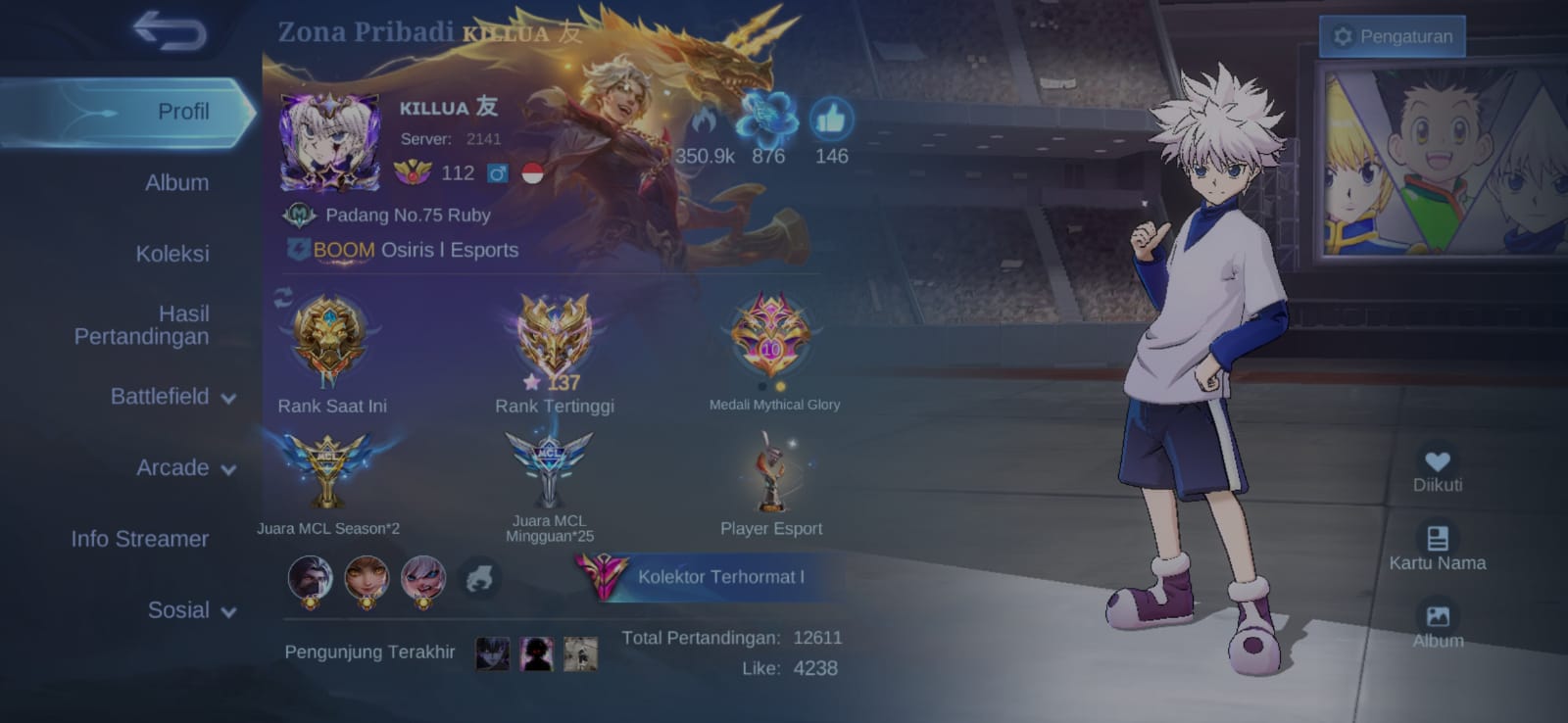Give a thumbs-up like to the profile
This screenshot has height=723, width=1568.
(831, 120)
